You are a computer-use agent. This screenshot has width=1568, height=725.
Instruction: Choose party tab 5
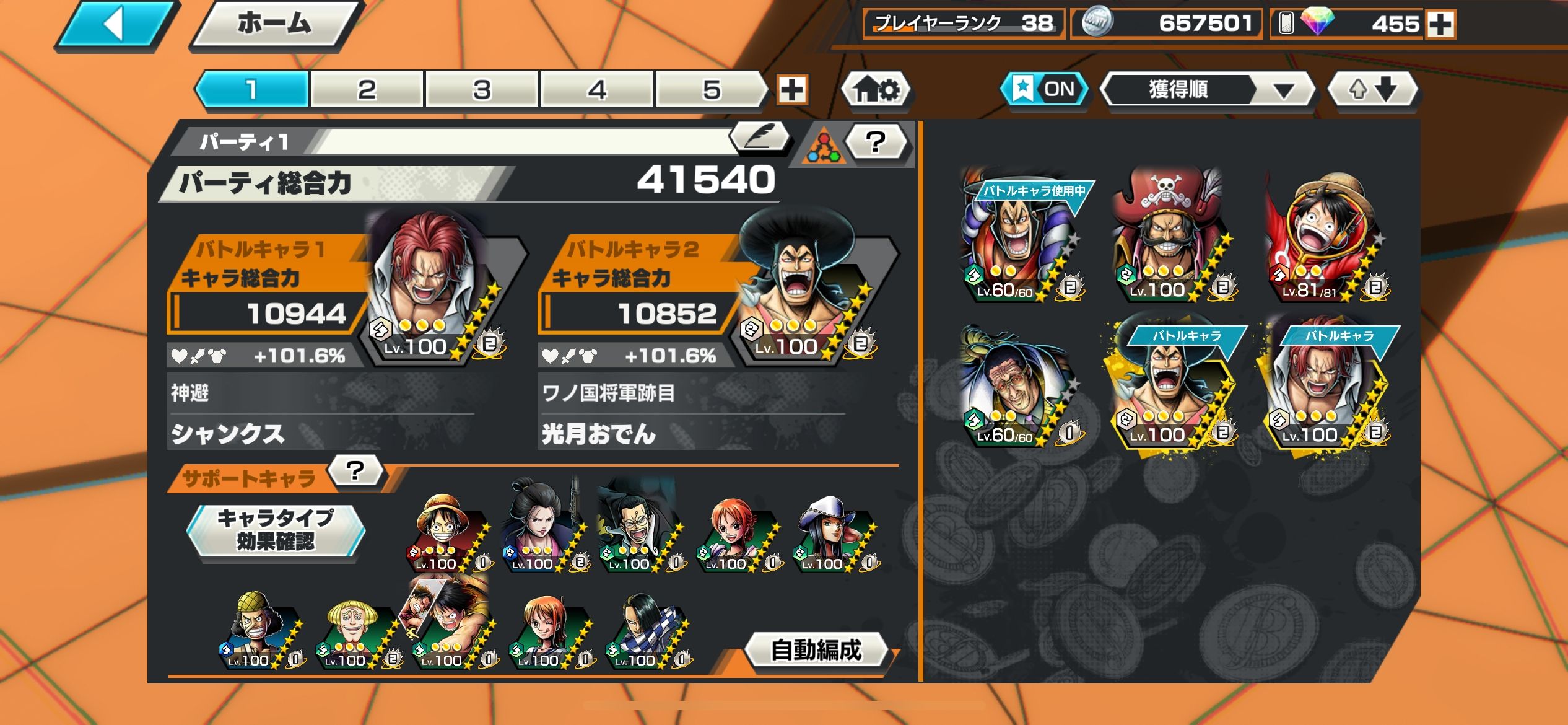pyautogui.click(x=712, y=90)
